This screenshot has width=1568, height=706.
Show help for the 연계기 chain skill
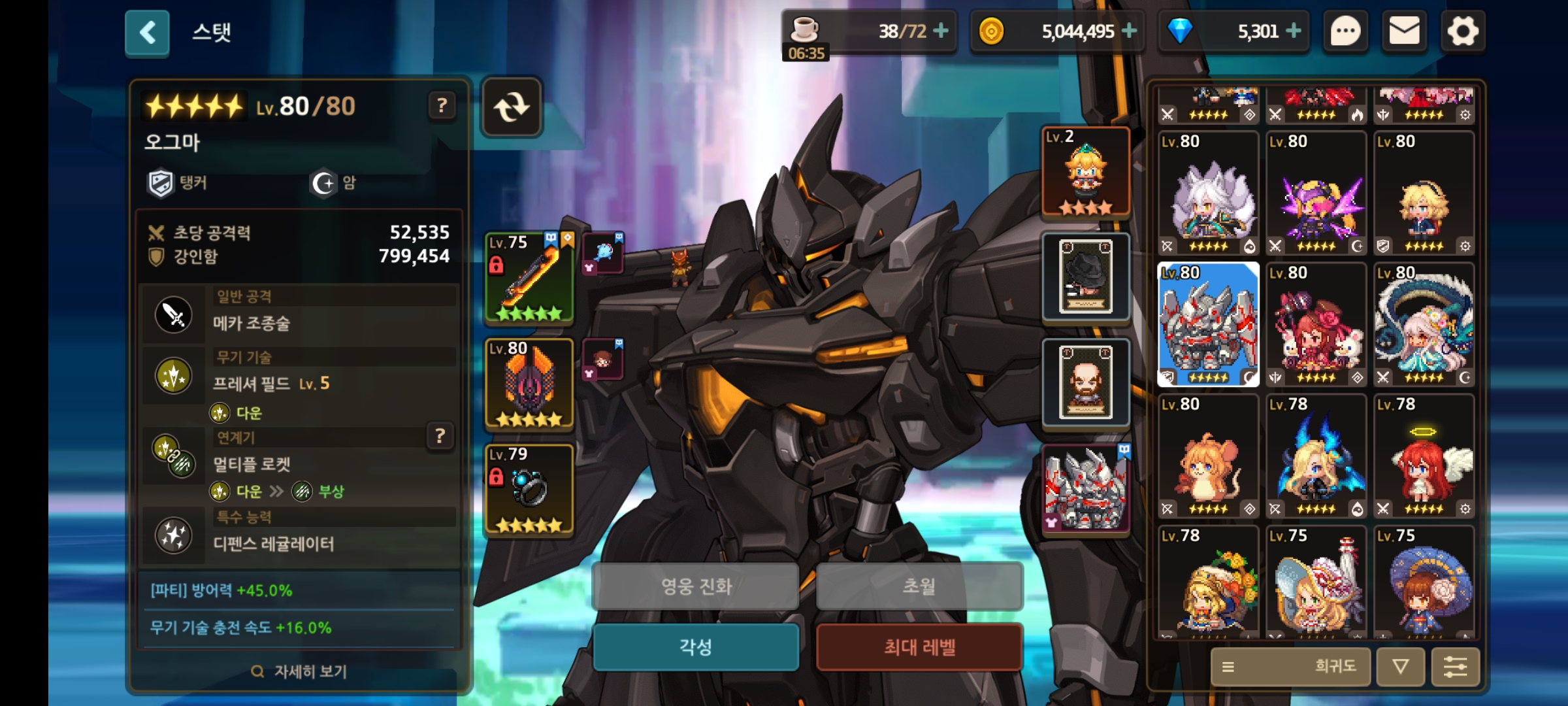pos(440,436)
